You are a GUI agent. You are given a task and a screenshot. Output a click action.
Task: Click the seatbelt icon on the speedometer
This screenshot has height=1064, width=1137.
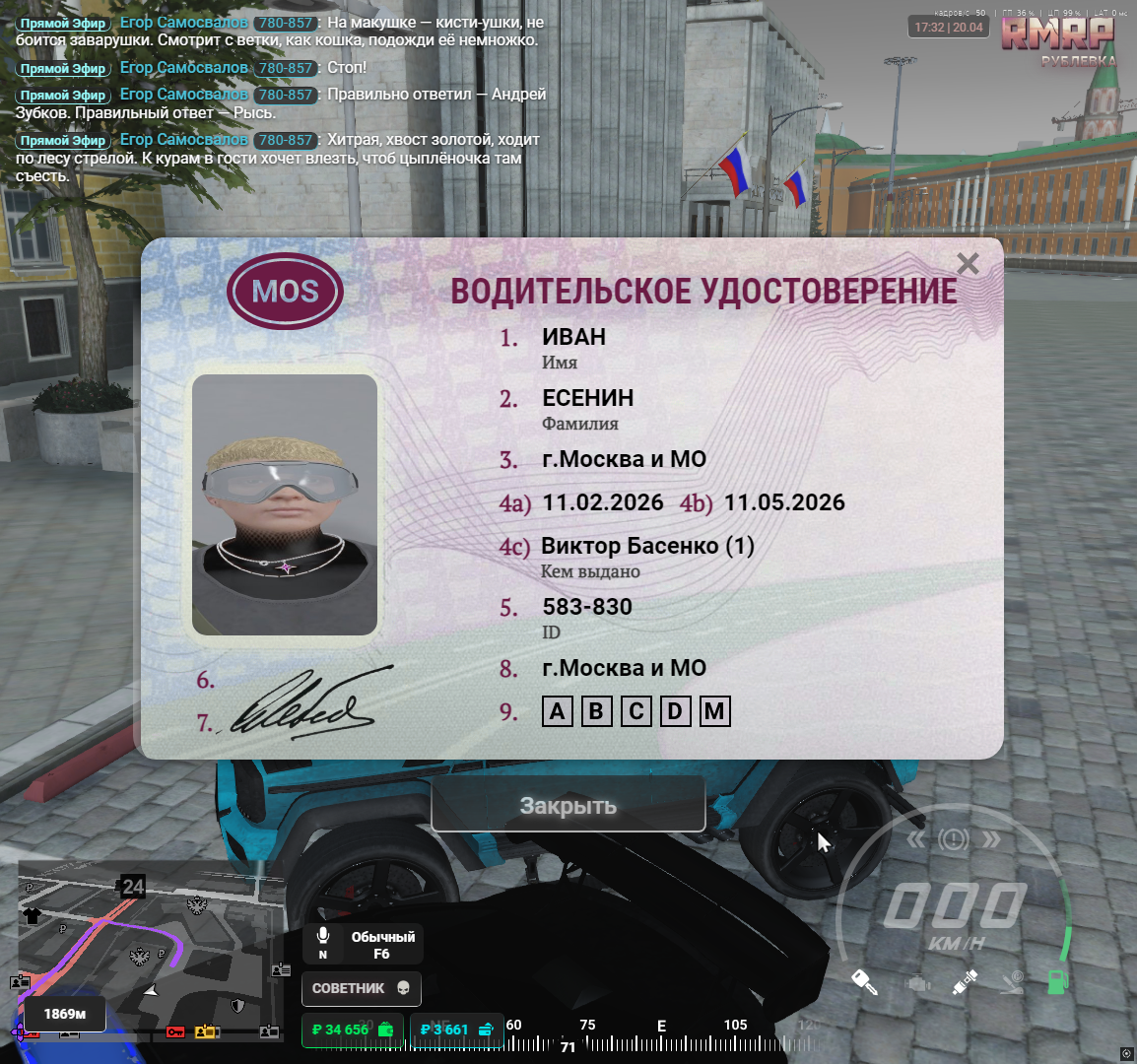pos(965,981)
